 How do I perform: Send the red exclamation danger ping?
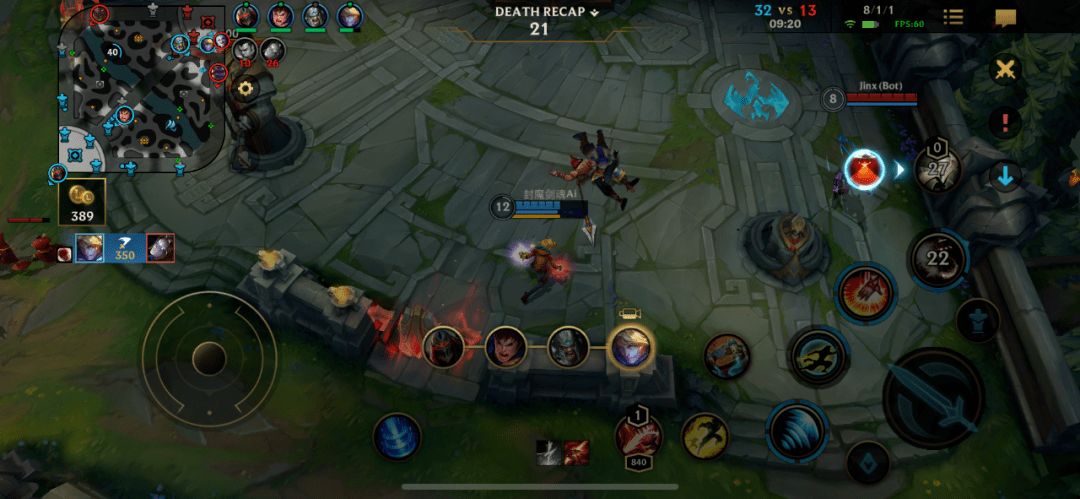1004,123
